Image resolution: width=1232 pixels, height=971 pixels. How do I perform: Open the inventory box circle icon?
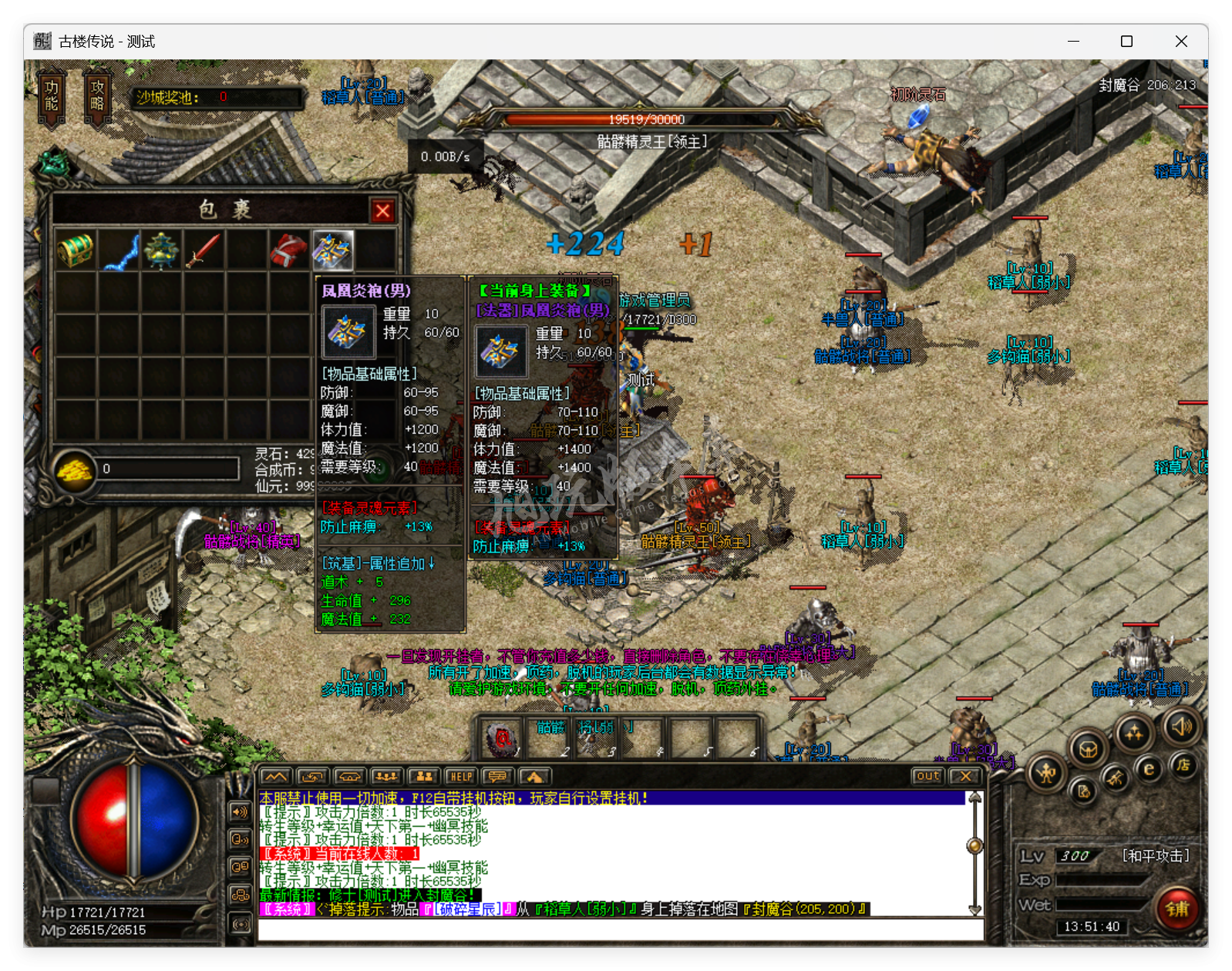1088,748
